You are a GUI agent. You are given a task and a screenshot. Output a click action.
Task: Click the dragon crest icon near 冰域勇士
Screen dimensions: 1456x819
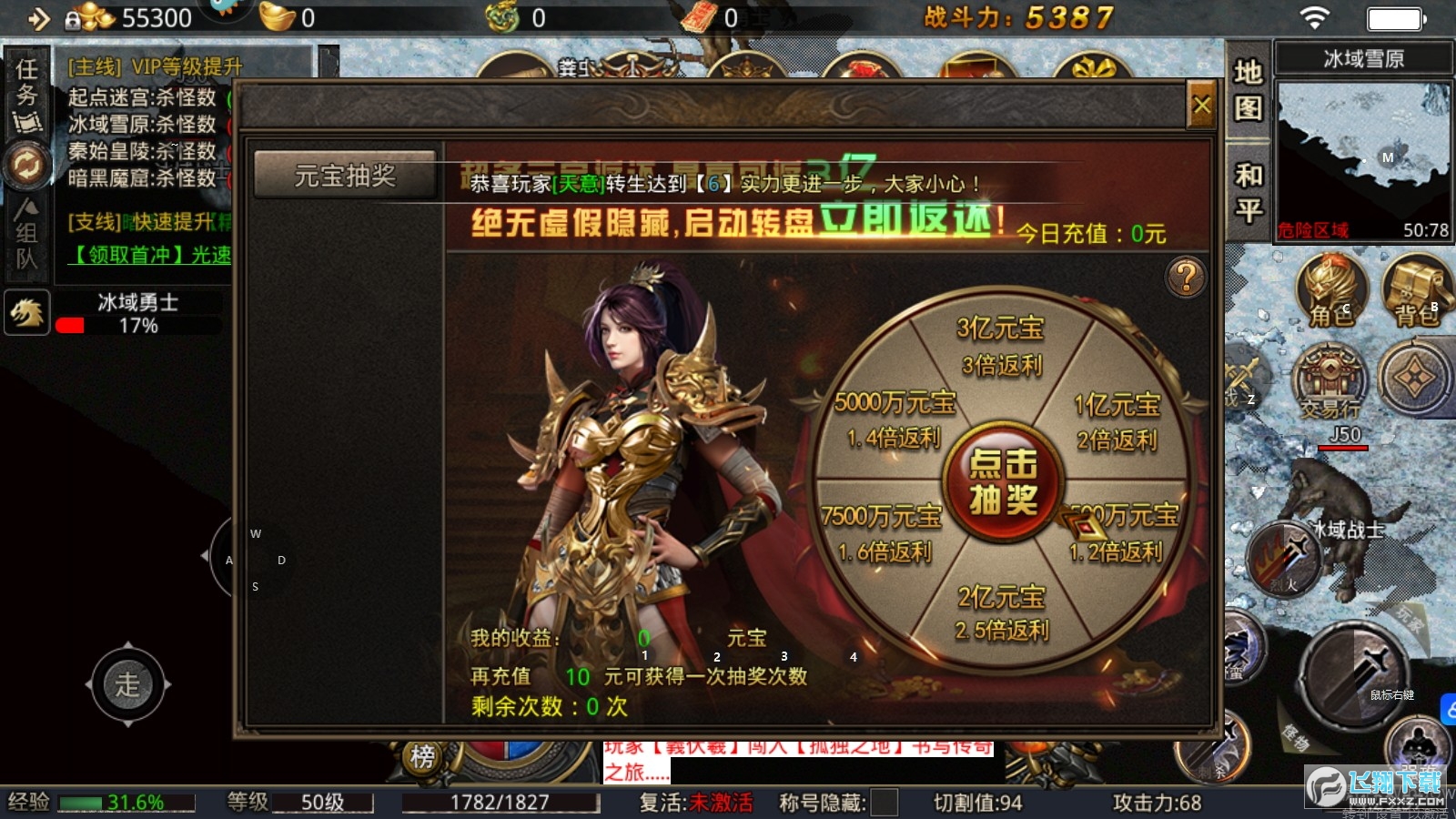(x=27, y=313)
